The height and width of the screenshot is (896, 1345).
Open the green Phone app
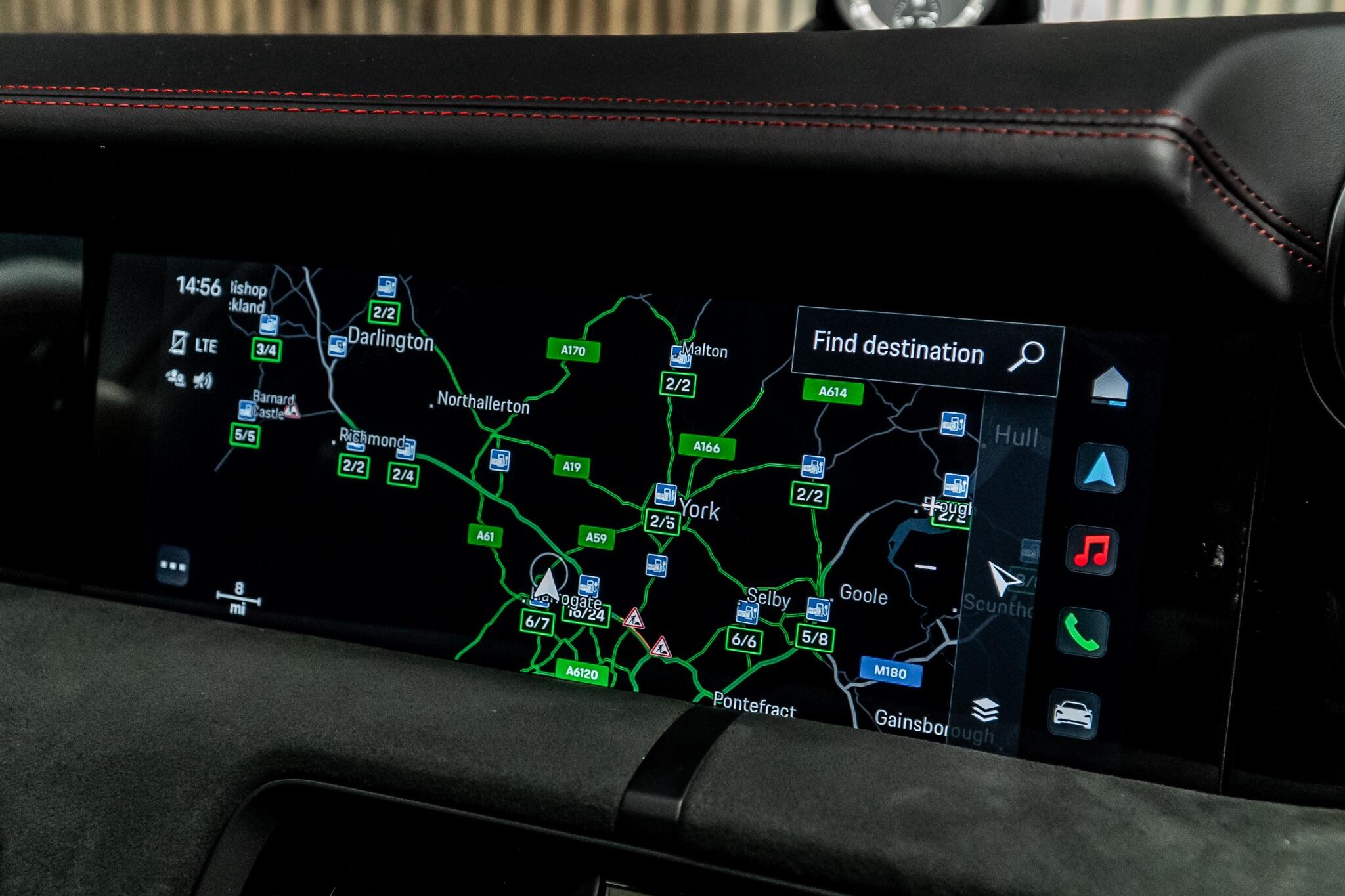point(1082,631)
